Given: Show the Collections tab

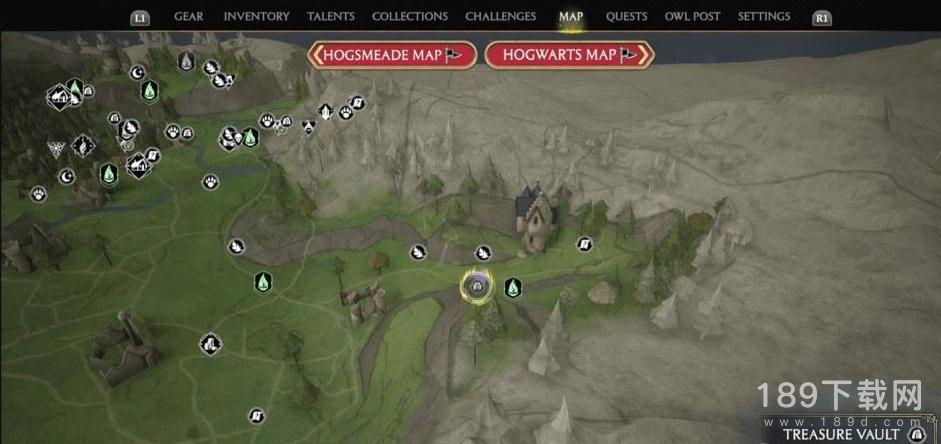Looking at the screenshot, I should (x=409, y=17).
